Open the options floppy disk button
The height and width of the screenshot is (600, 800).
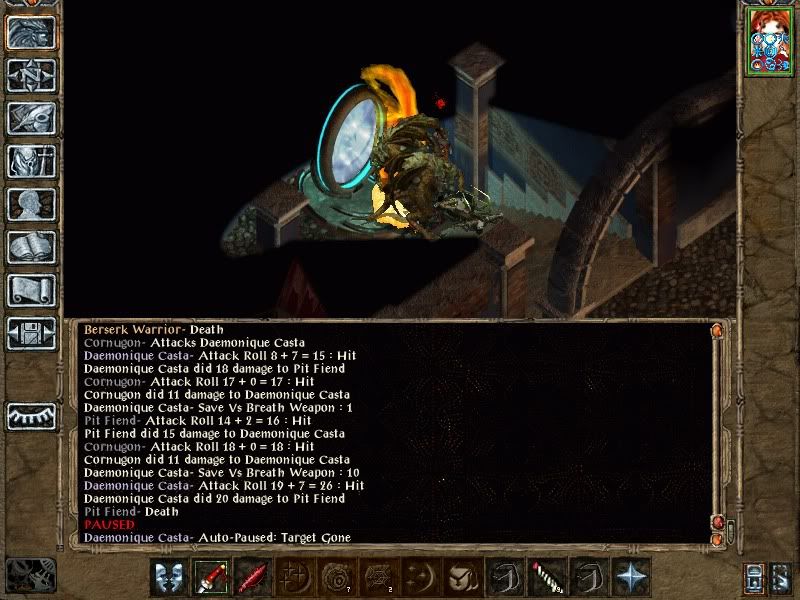coord(31,333)
